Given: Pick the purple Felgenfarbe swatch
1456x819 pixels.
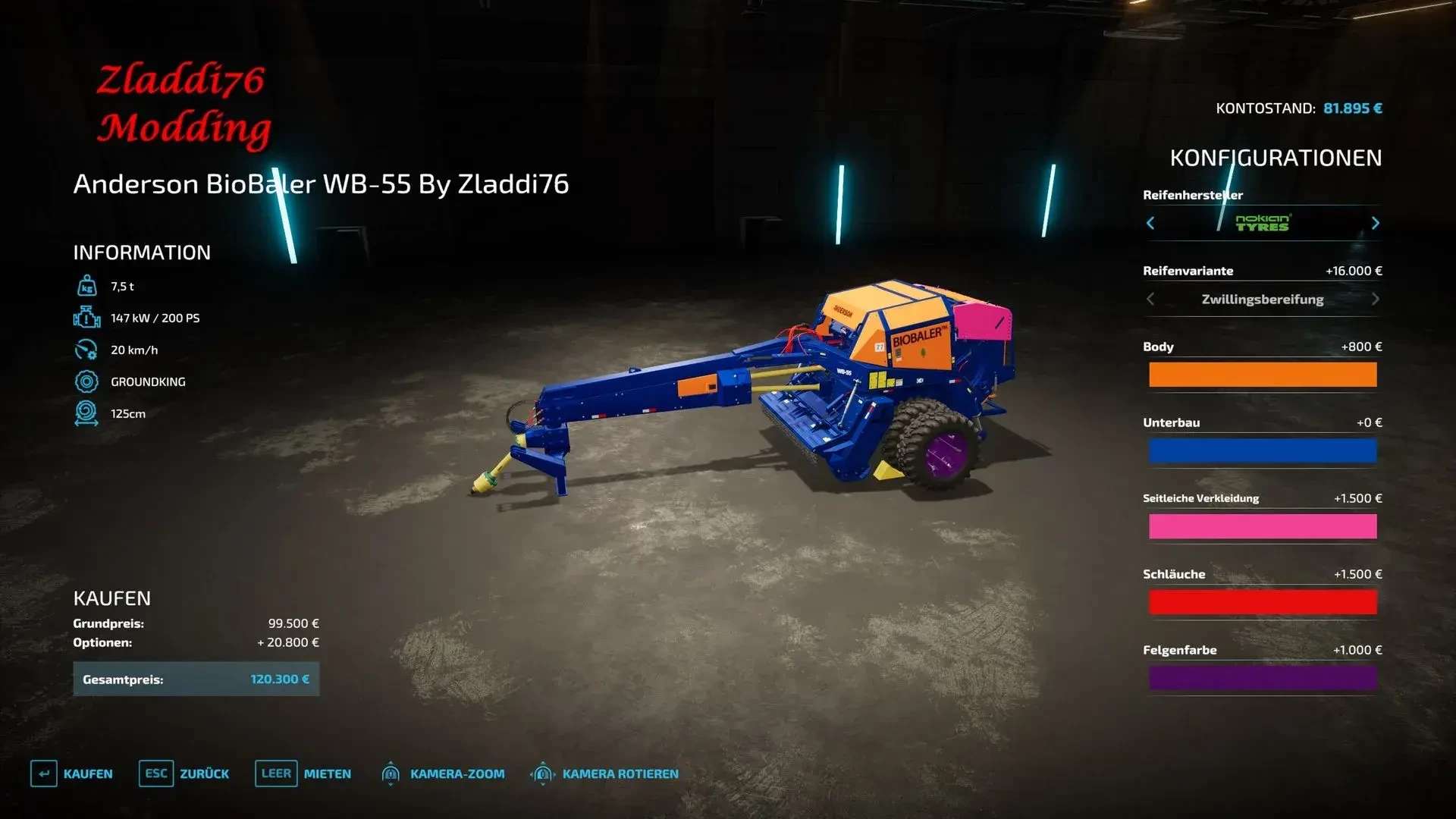Looking at the screenshot, I should [x=1262, y=678].
